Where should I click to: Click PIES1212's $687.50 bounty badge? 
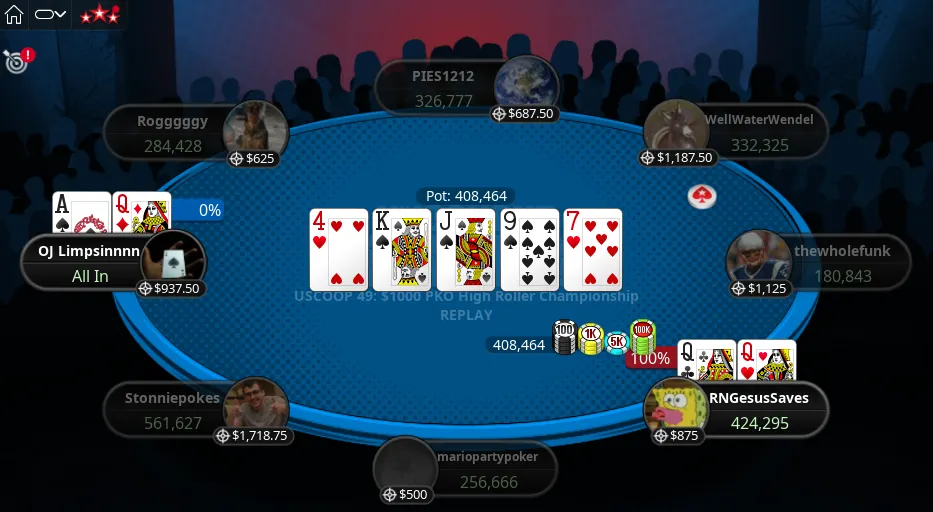point(524,114)
